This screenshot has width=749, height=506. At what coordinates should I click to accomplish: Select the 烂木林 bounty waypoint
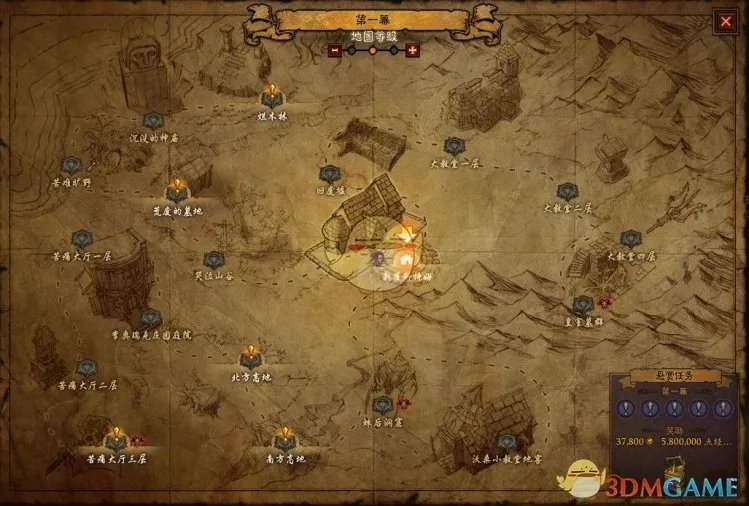271,97
